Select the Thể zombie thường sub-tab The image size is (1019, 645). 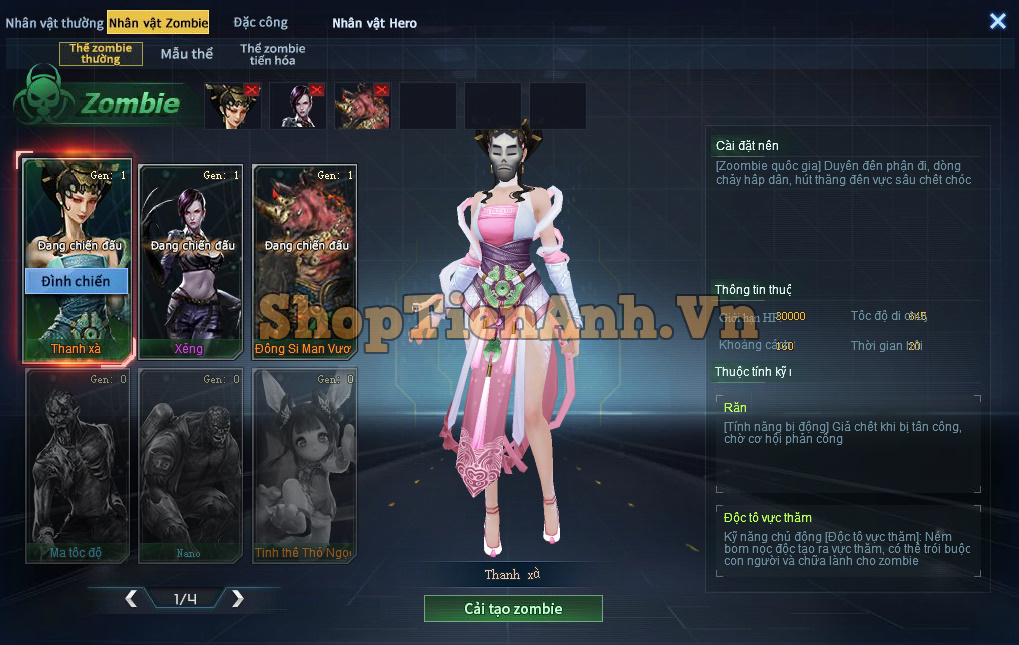pos(100,54)
